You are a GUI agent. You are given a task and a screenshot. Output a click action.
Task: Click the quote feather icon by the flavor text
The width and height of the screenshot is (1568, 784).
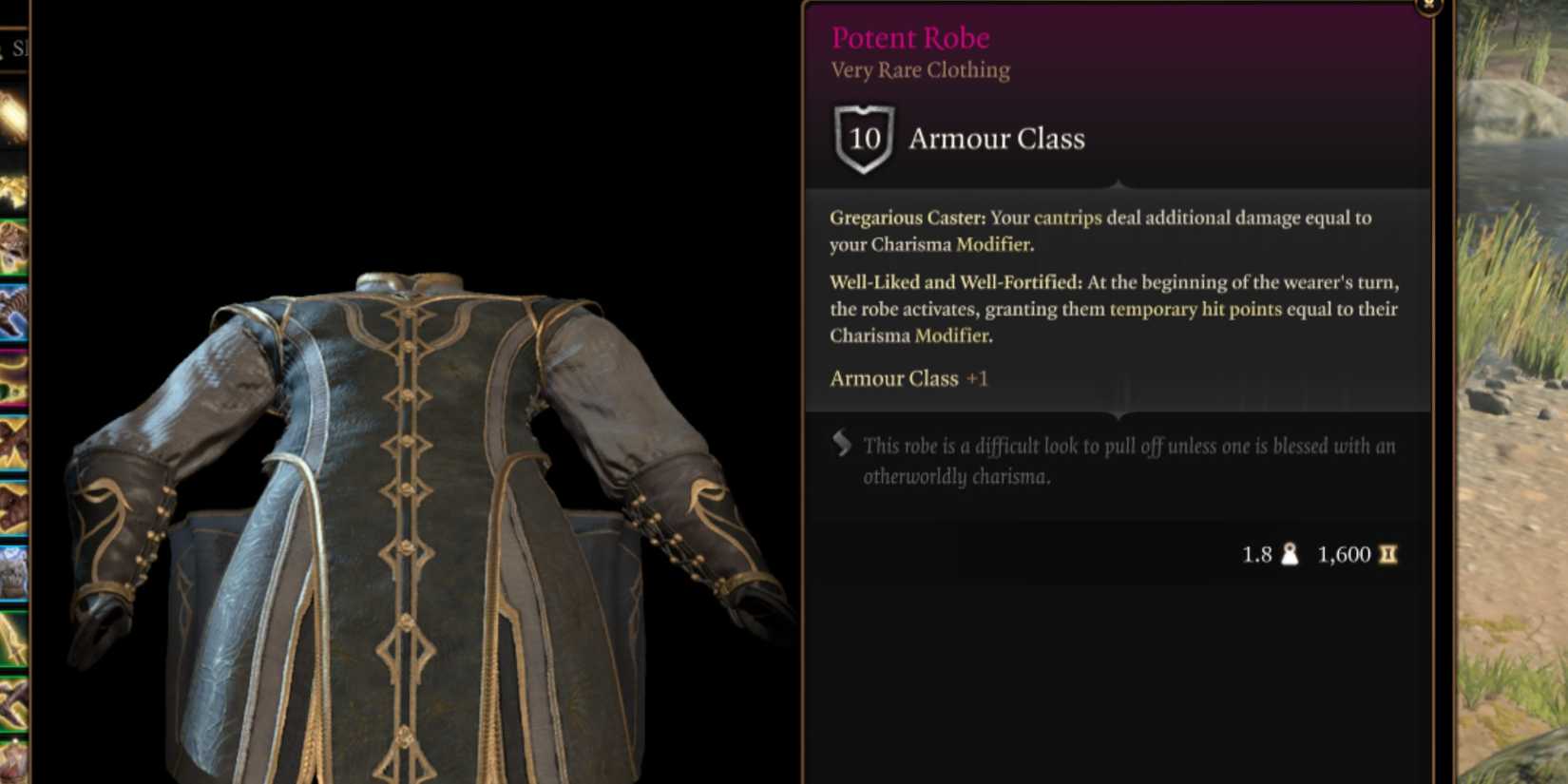(x=841, y=442)
